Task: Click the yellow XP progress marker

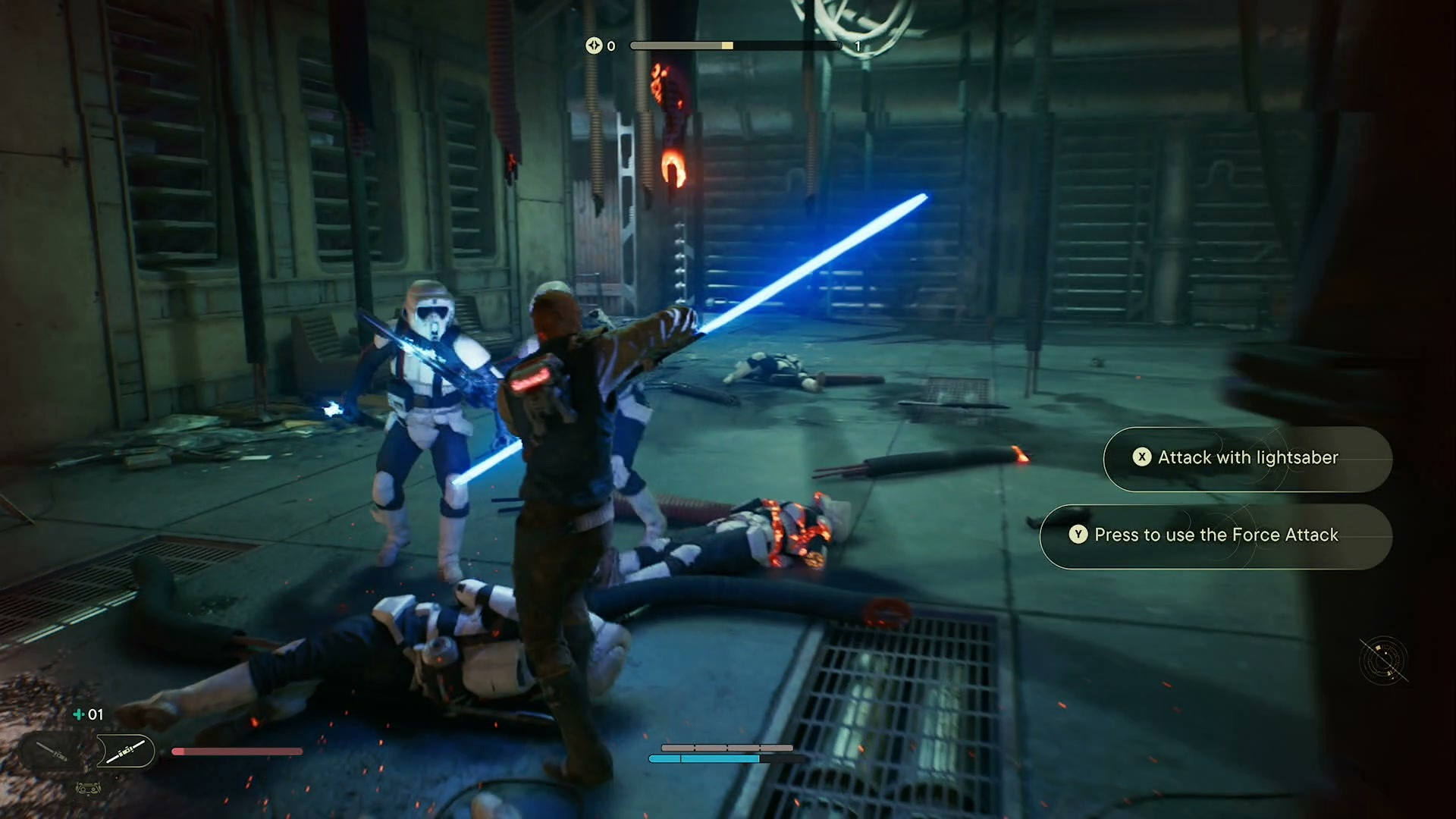Action: tap(726, 45)
